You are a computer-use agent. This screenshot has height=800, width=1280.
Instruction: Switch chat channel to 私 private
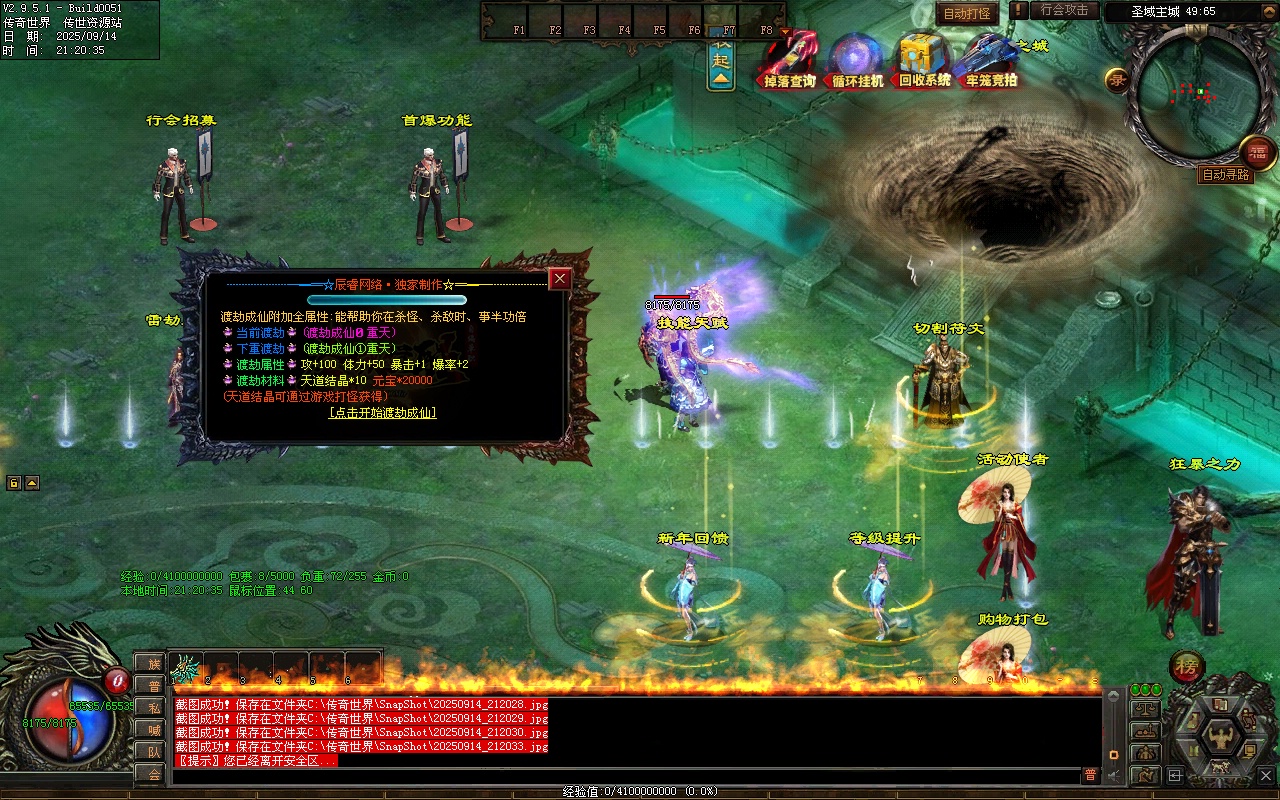(x=154, y=707)
